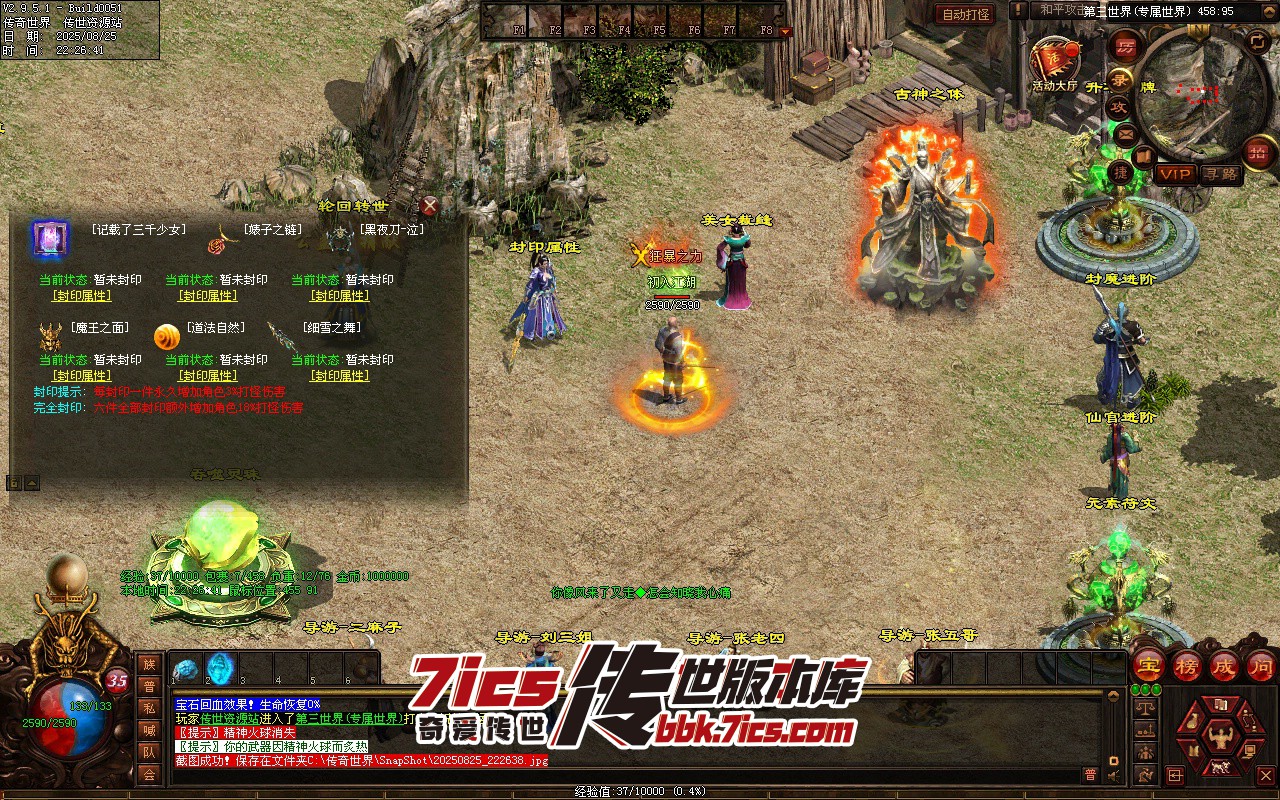The height and width of the screenshot is (800, 1280).
Task: Select the glowing blue item in hotbar slot 2
Action: [x=220, y=668]
